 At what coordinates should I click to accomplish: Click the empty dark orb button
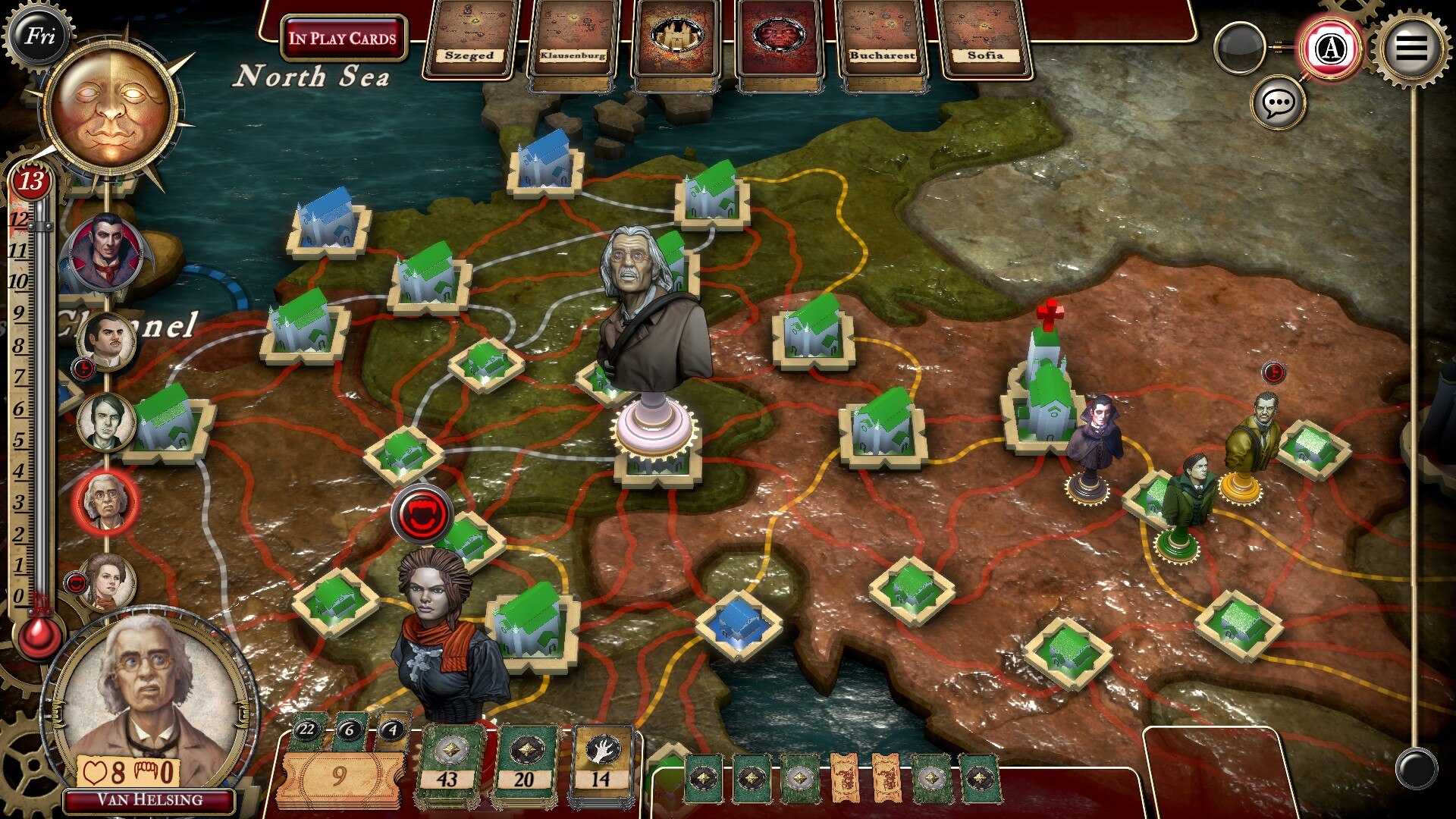(1239, 49)
